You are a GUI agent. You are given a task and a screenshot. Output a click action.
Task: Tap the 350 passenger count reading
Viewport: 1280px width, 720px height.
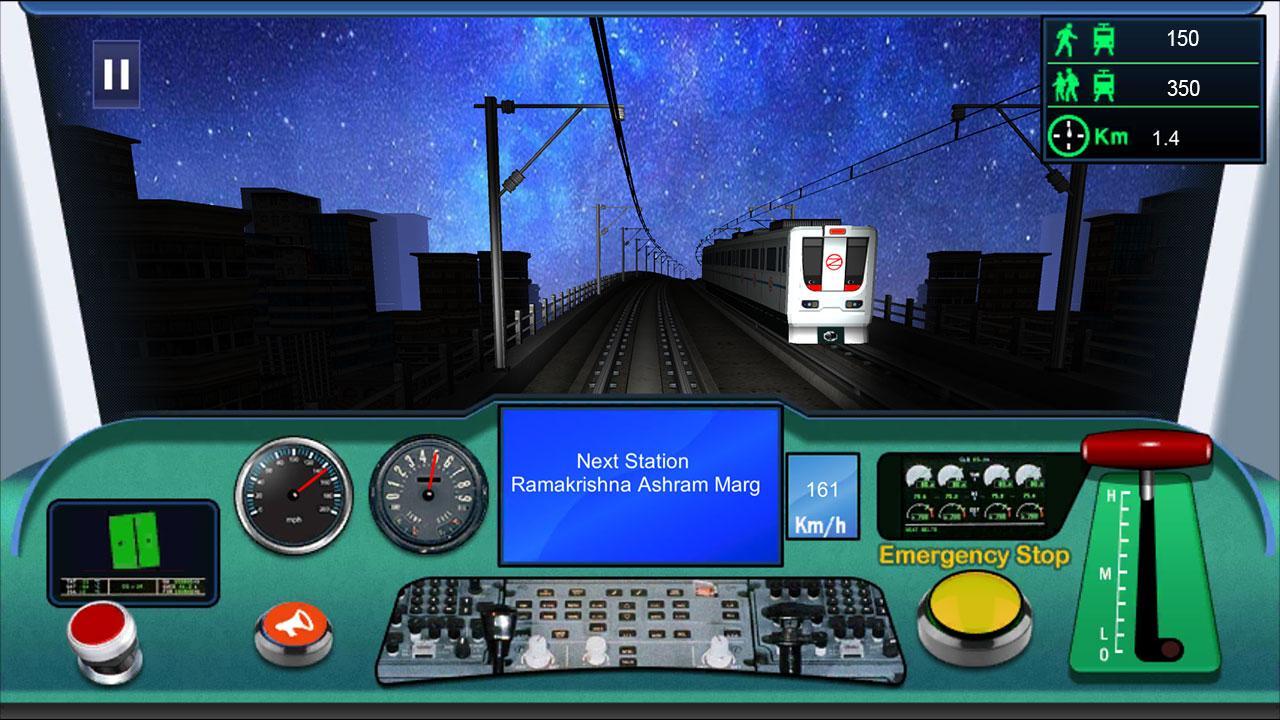[x=1182, y=88]
